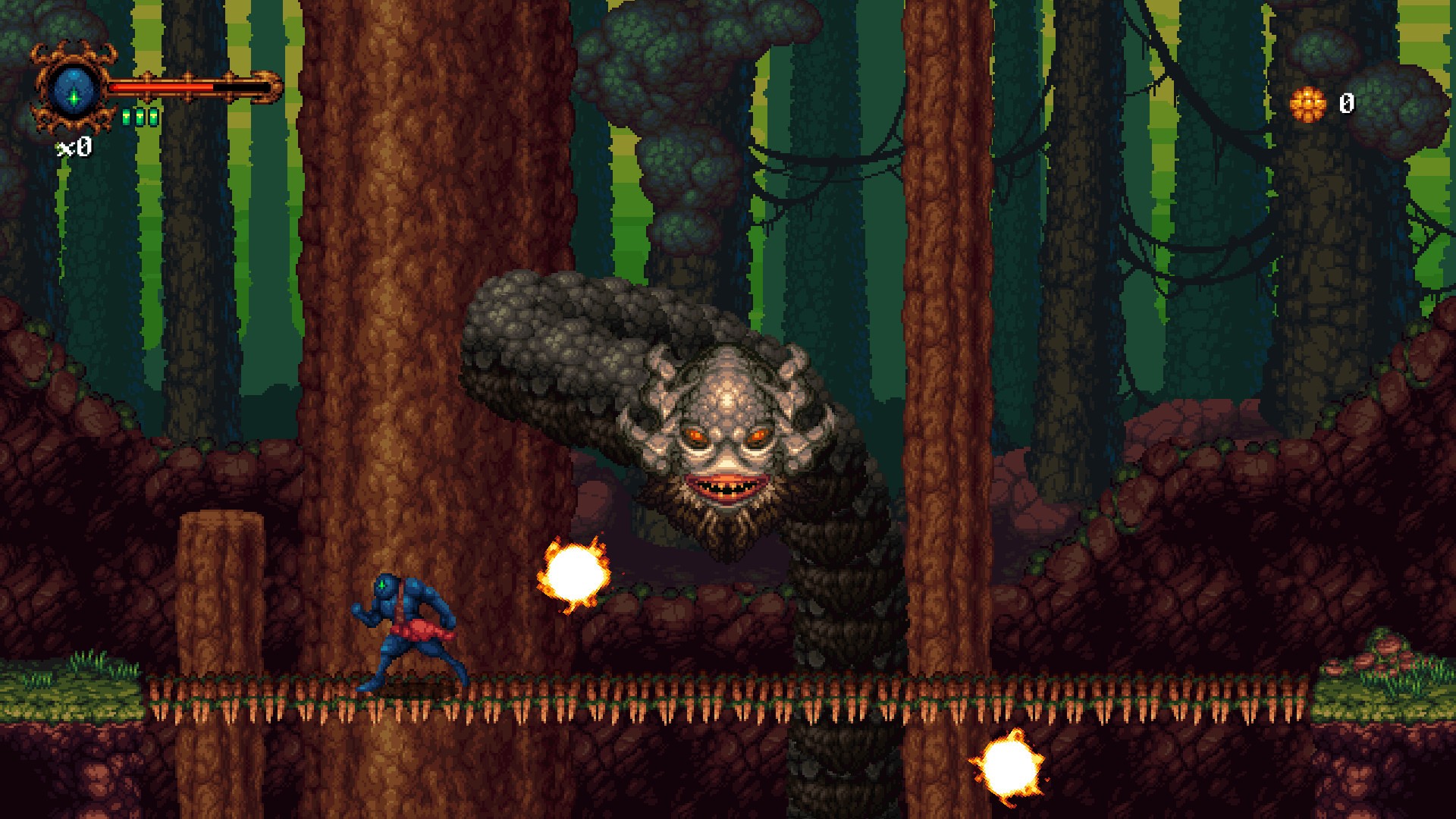Click the green star sprite beside the x0 counter

[x=60, y=150]
